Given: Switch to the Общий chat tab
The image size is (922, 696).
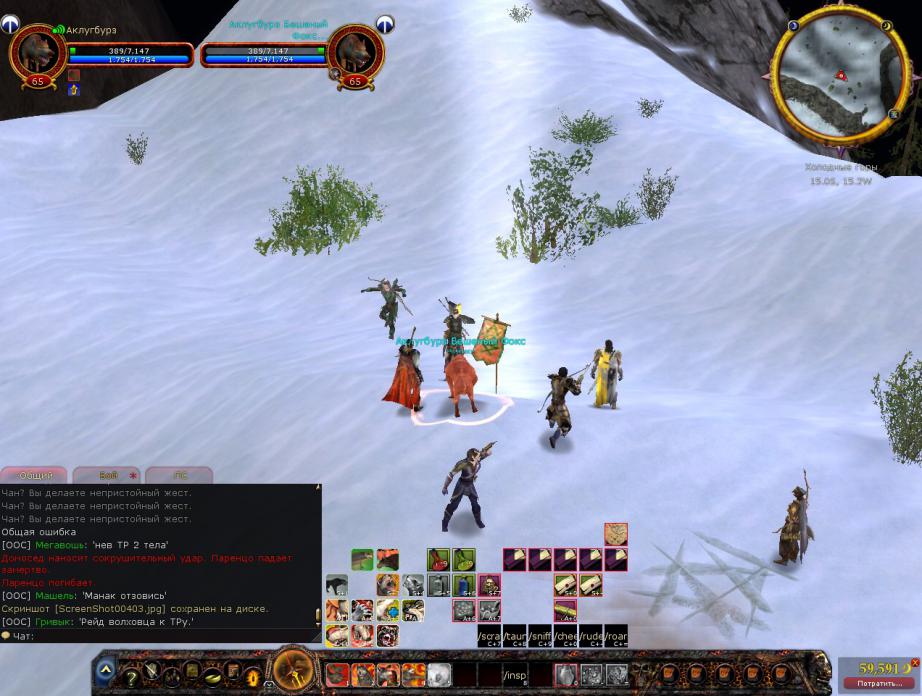Looking at the screenshot, I should pyautogui.click(x=36, y=476).
